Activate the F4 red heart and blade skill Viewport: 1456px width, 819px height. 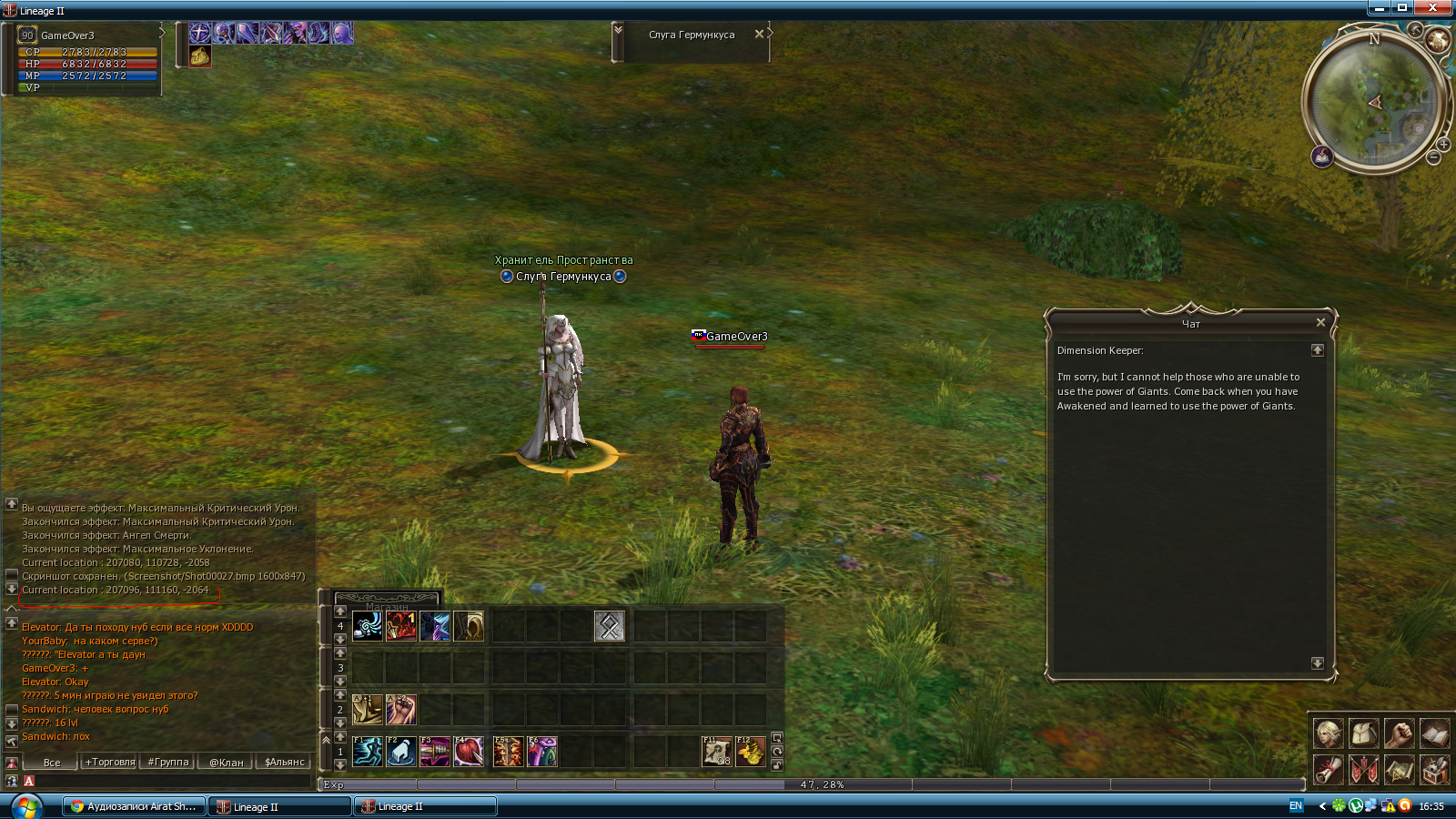click(469, 752)
